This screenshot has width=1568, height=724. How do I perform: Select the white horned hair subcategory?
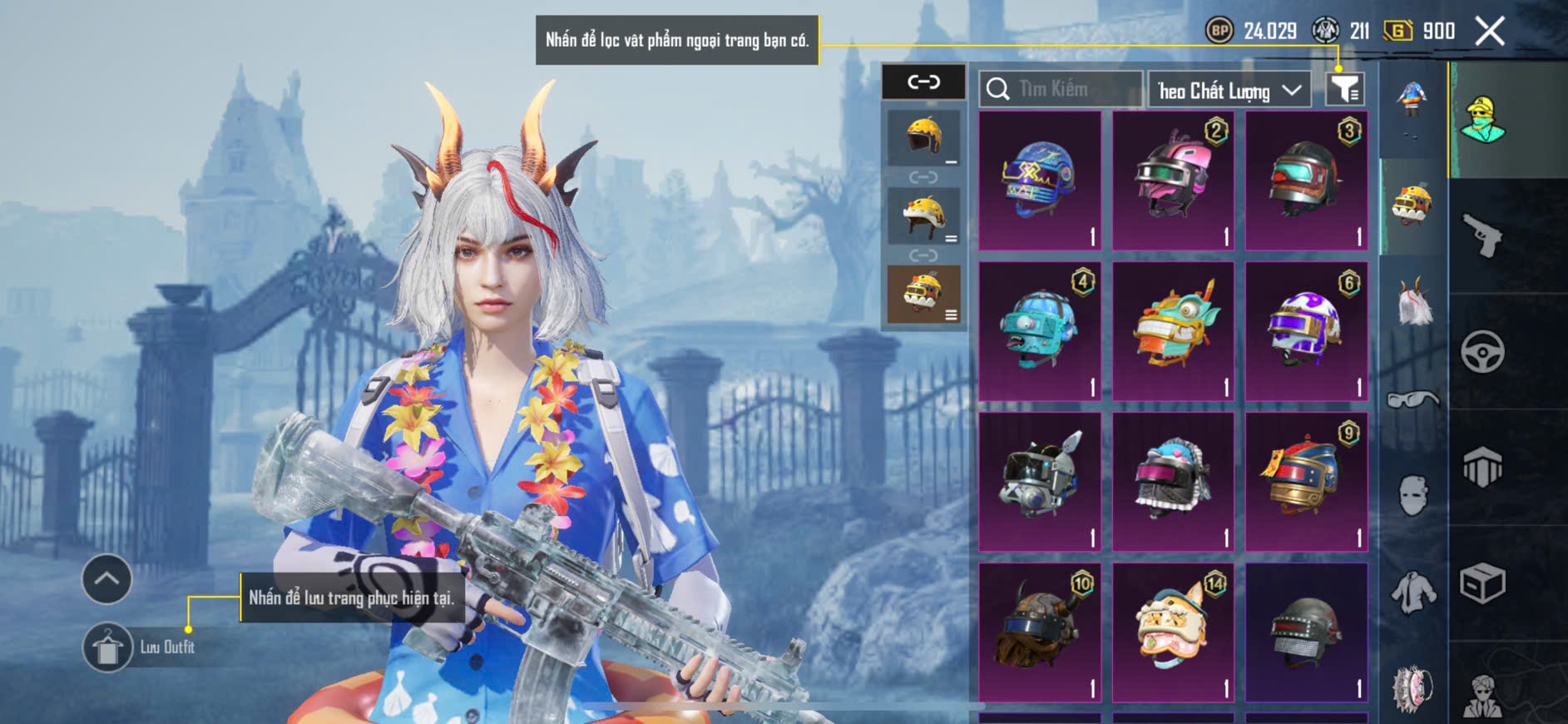click(x=1413, y=302)
